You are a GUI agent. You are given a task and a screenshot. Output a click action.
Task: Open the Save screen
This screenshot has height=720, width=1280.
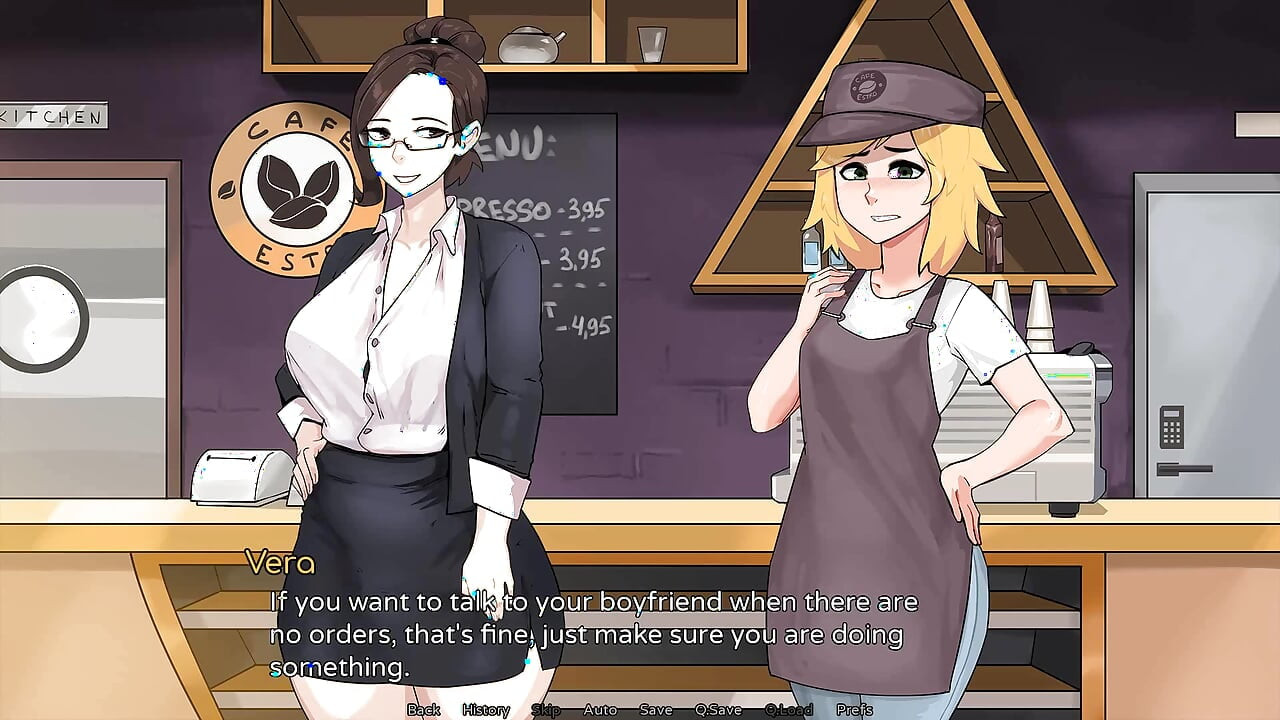[655, 710]
